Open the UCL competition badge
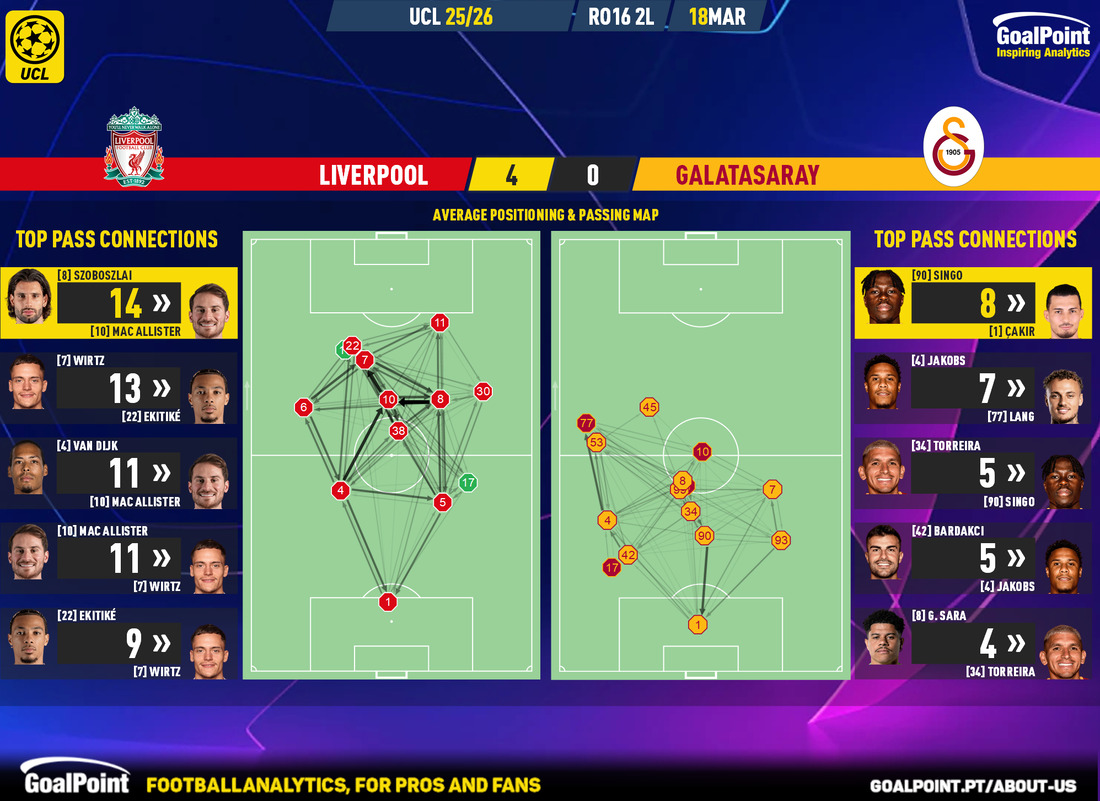The image size is (1100, 801). [x=34, y=46]
